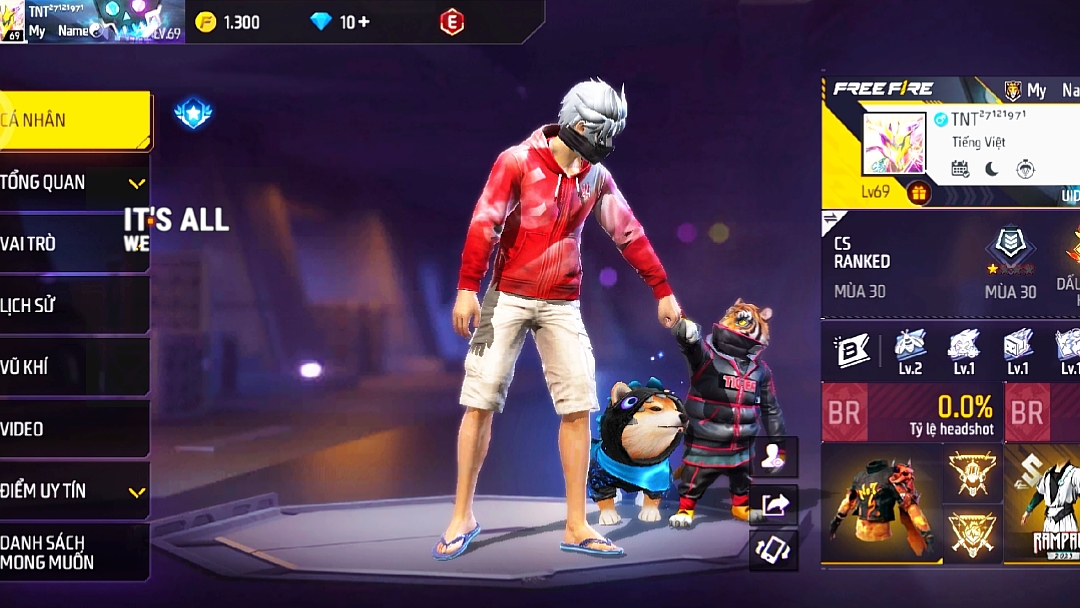Select the VŨ KHÍ weapons tab
Screen dimensions: 1080x608
[74, 367]
